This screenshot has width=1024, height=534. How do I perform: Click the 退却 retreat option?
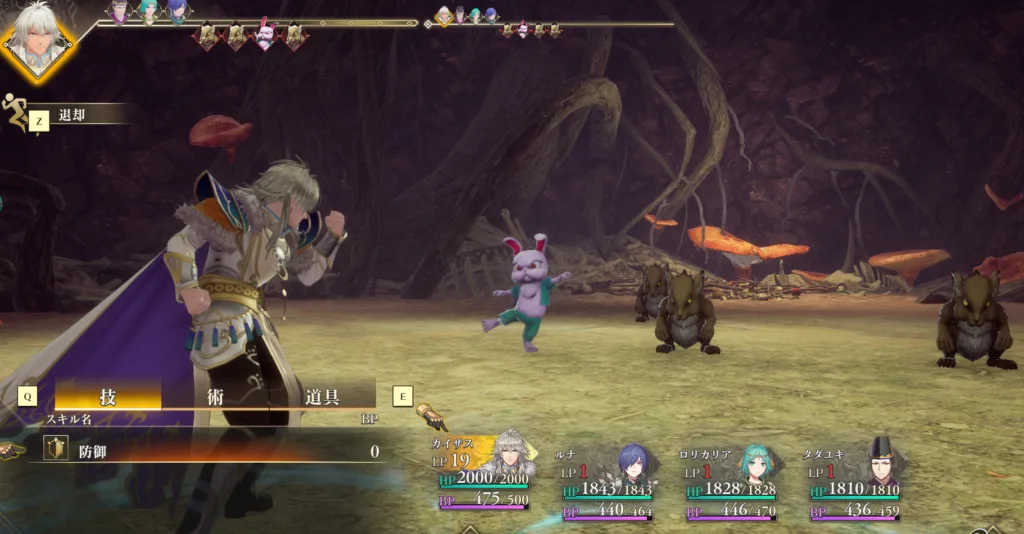72,116
